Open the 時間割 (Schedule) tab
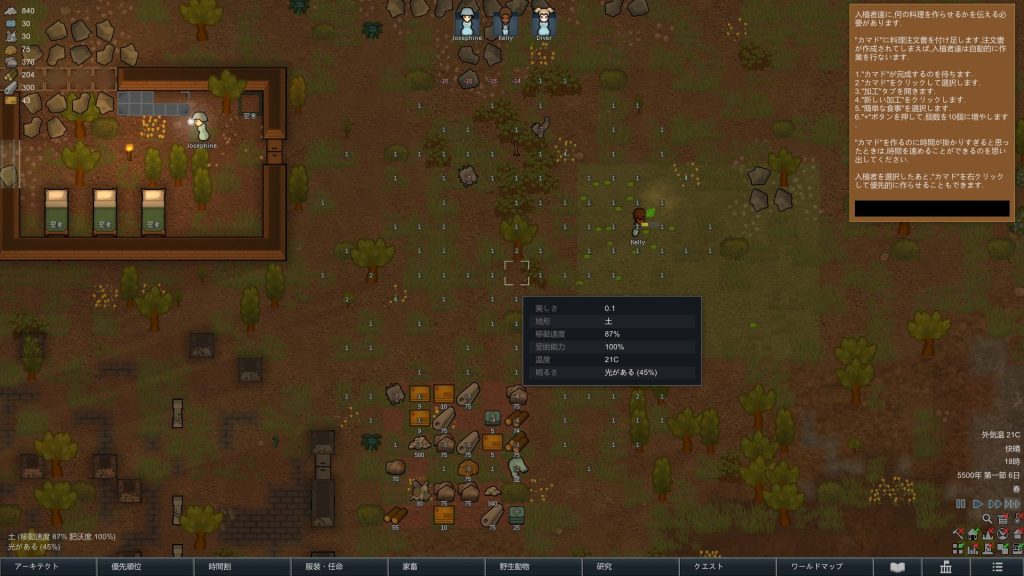The image size is (1024, 576). 222,567
